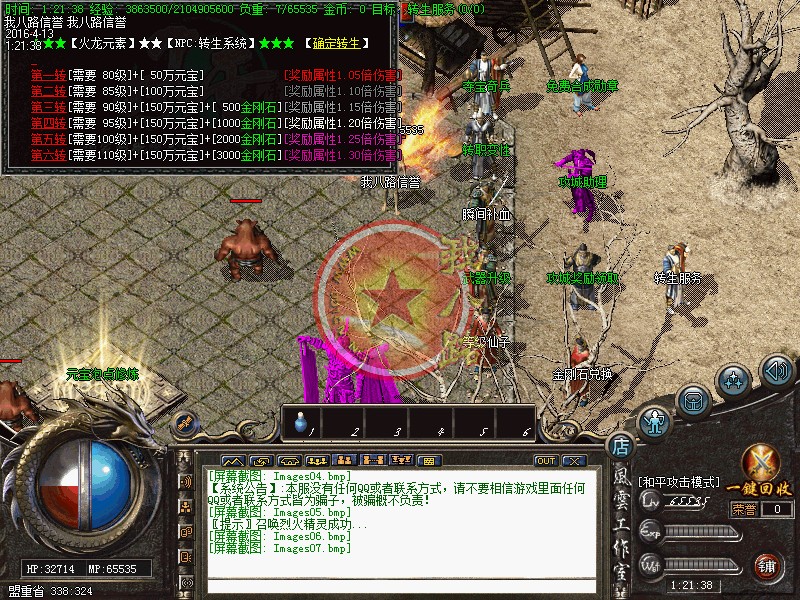Viewport: 800px width, 600px height.
Task: Switch the 和平攻击模式 attack mode label
Action: click(x=678, y=481)
